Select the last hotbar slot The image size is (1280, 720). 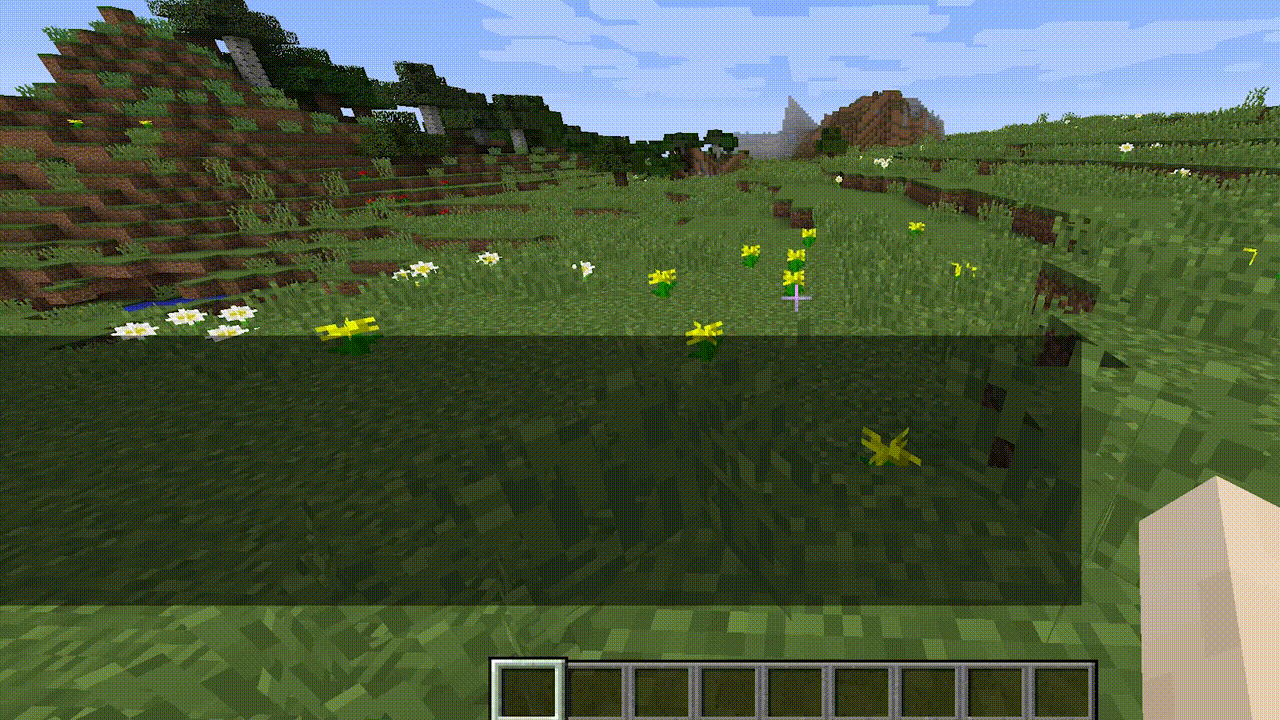click(1060, 690)
